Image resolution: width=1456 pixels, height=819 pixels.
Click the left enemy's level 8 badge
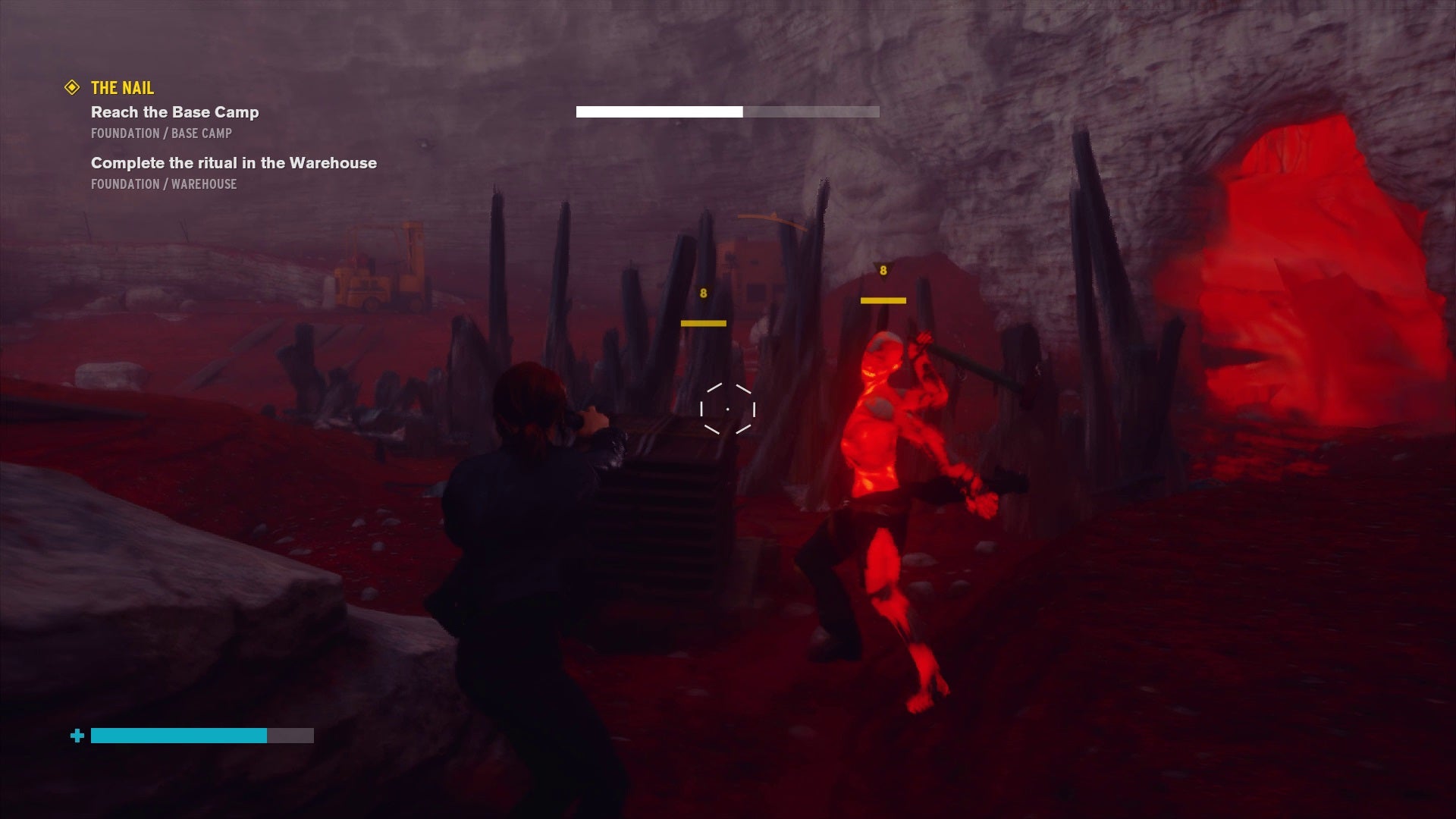[702, 292]
